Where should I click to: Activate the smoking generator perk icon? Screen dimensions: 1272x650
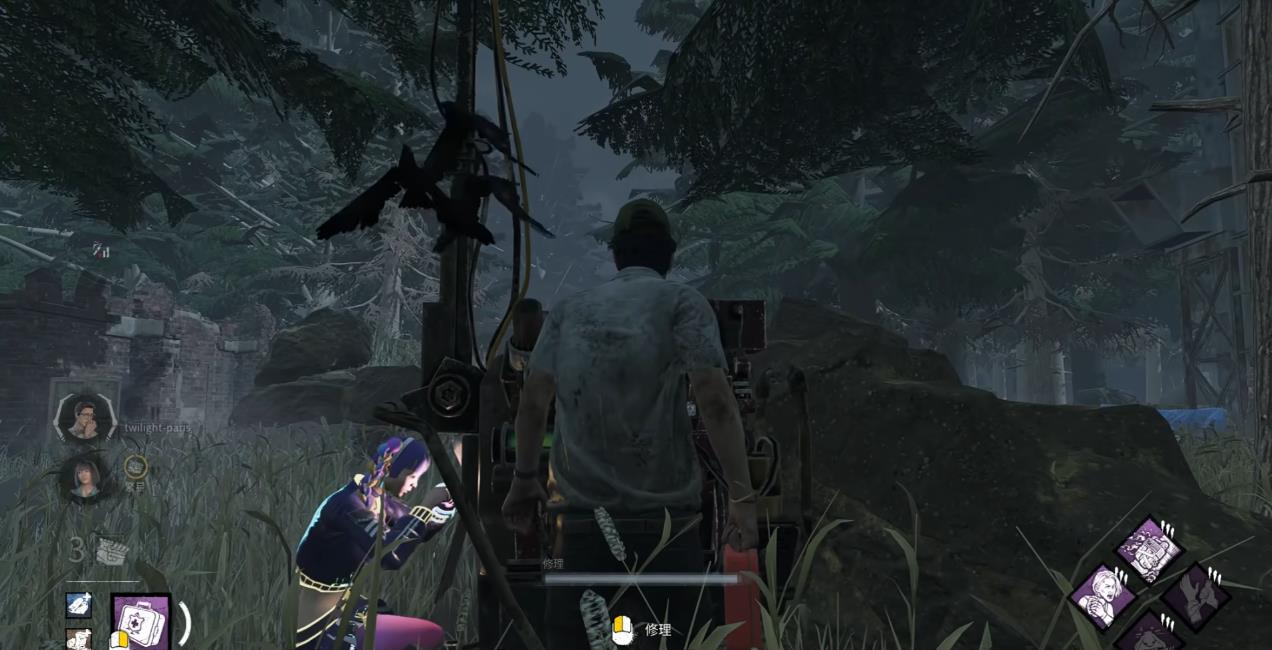(1149, 549)
